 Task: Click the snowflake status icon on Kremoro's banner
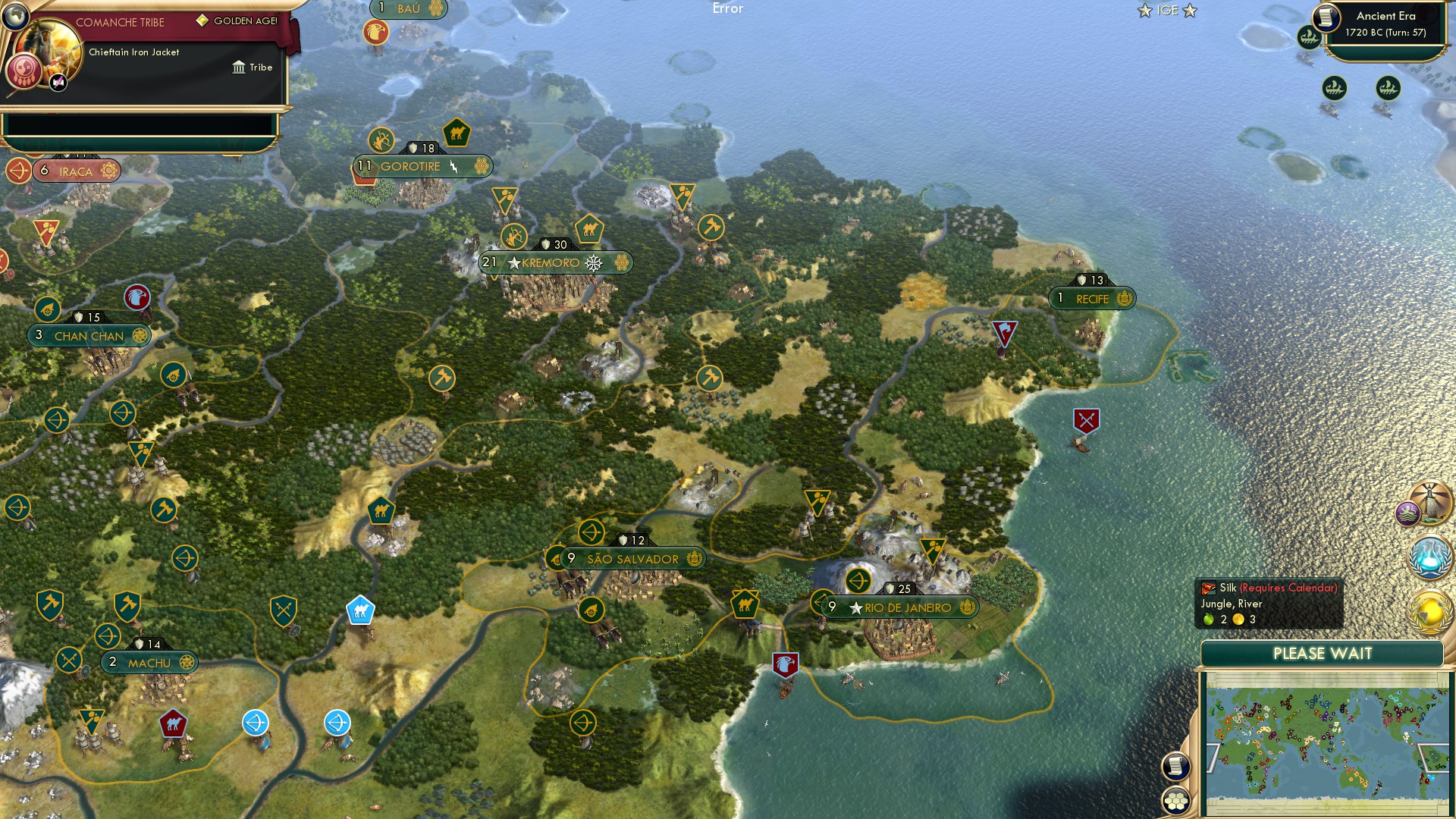[594, 263]
